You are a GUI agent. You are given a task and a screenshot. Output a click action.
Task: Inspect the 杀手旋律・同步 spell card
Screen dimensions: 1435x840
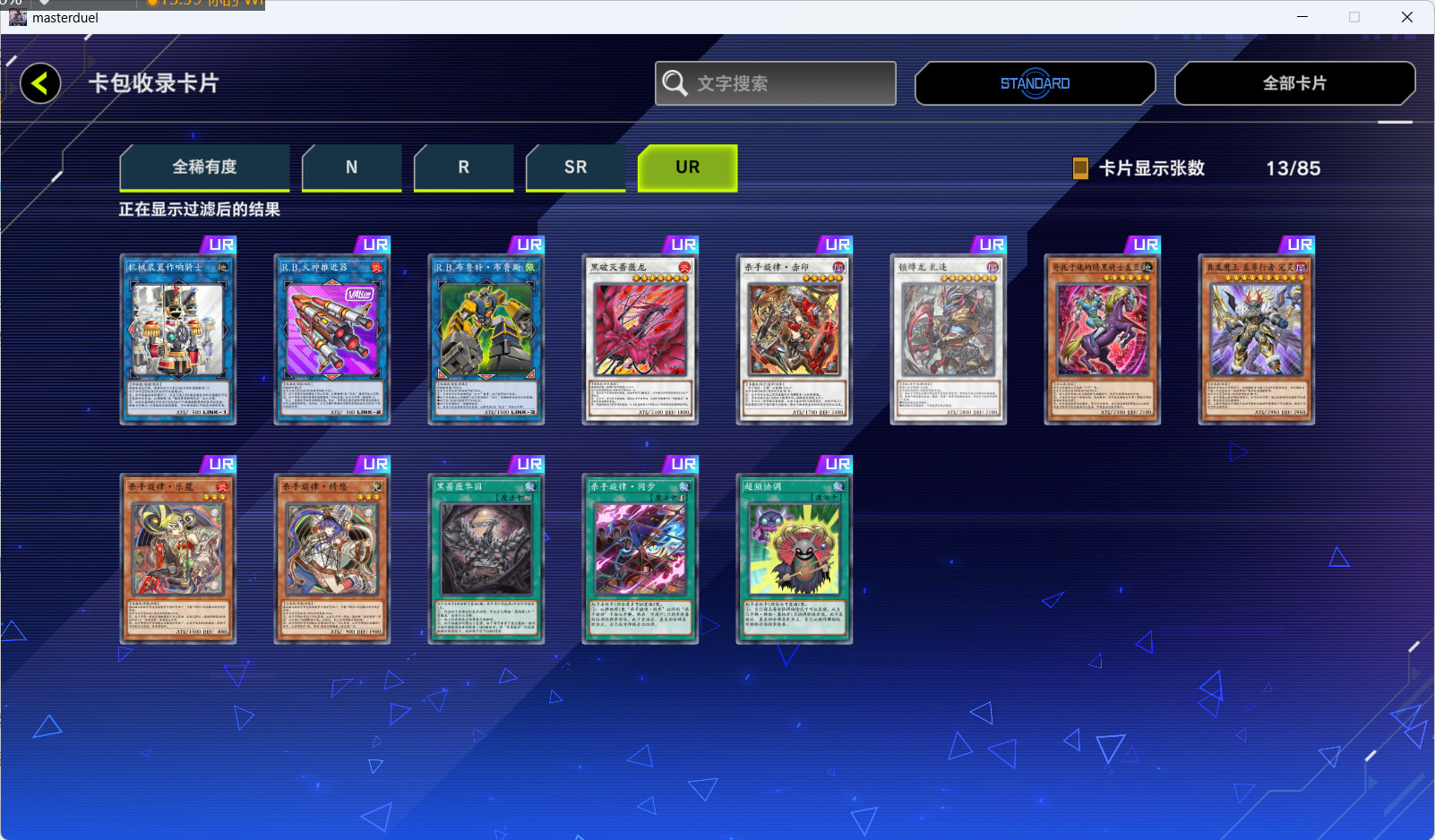click(640, 559)
